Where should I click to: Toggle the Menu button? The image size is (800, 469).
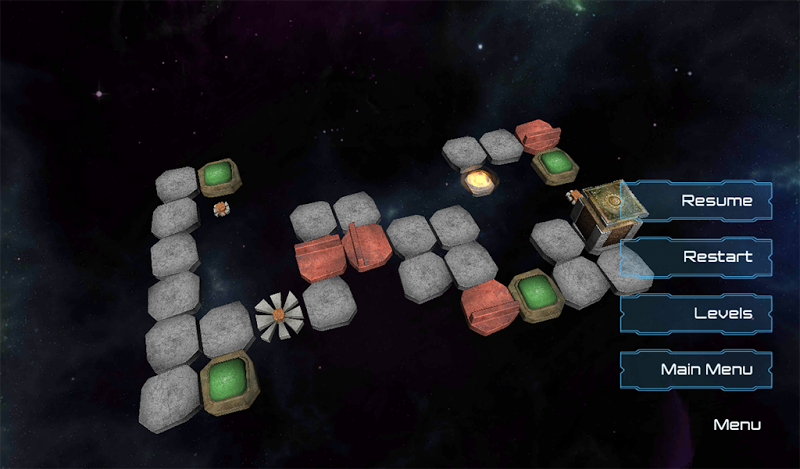(x=737, y=425)
